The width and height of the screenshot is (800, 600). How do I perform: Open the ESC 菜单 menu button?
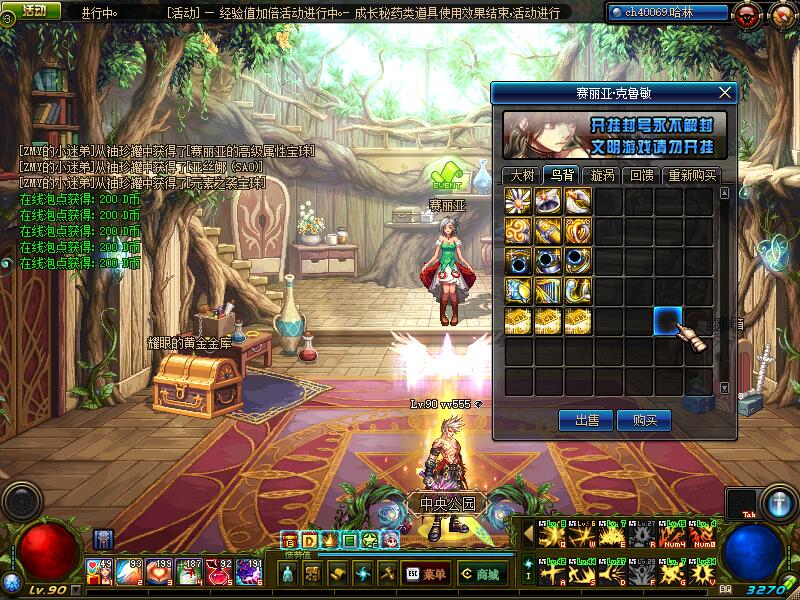(426, 574)
